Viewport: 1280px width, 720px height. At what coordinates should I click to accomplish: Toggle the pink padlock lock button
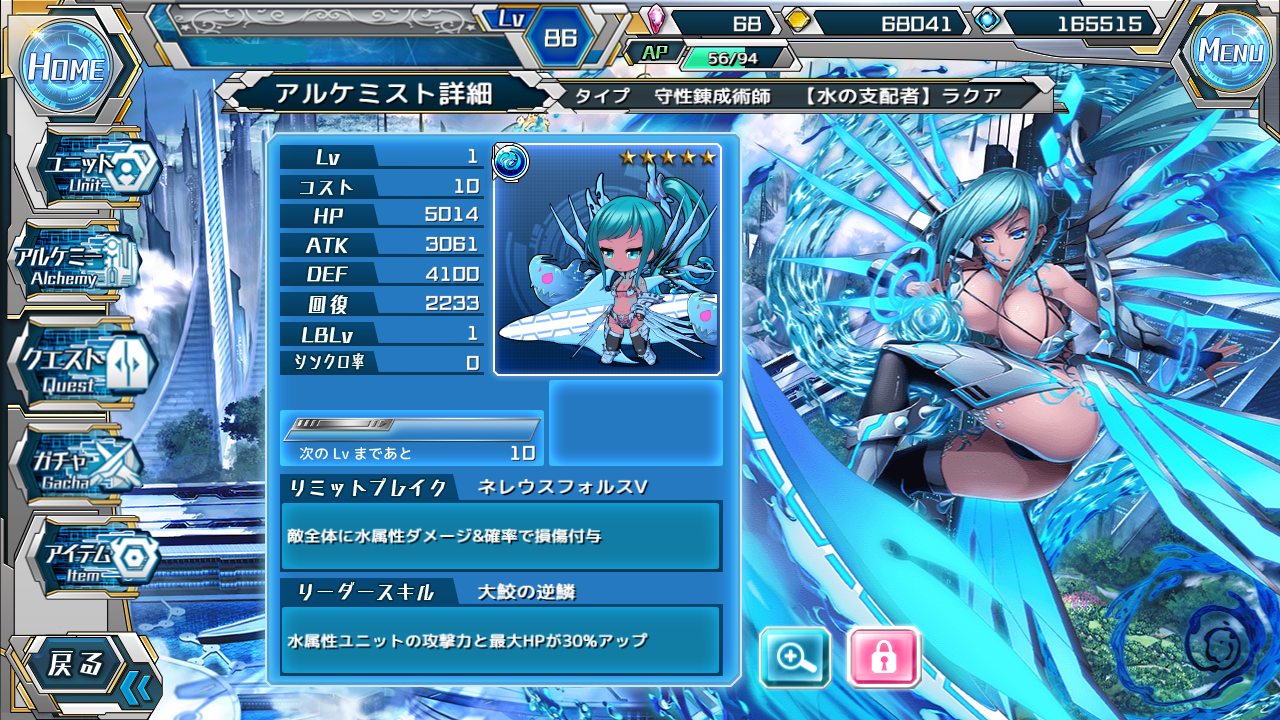883,657
